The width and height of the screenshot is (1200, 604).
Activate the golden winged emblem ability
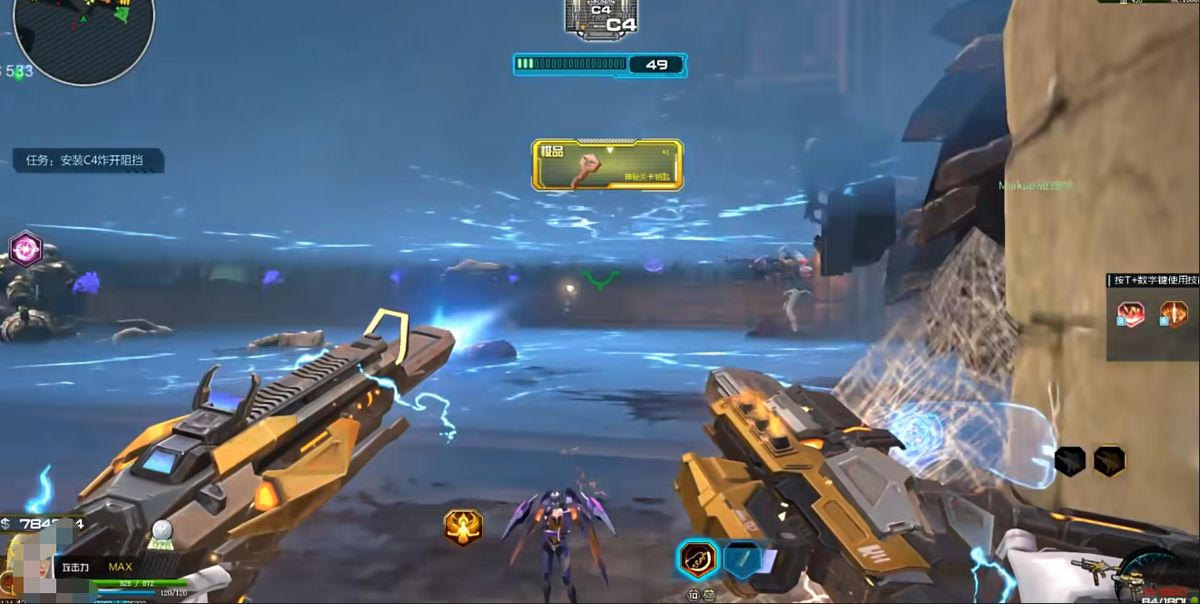point(463,527)
